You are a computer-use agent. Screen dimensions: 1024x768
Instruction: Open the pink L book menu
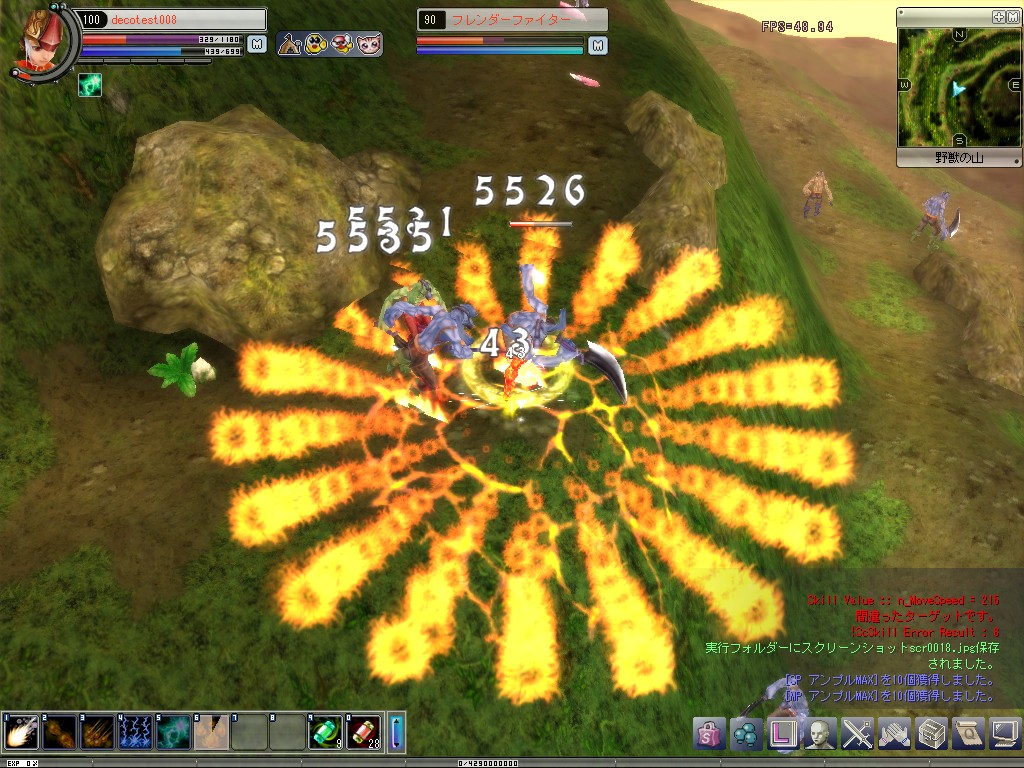pos(784,733)
